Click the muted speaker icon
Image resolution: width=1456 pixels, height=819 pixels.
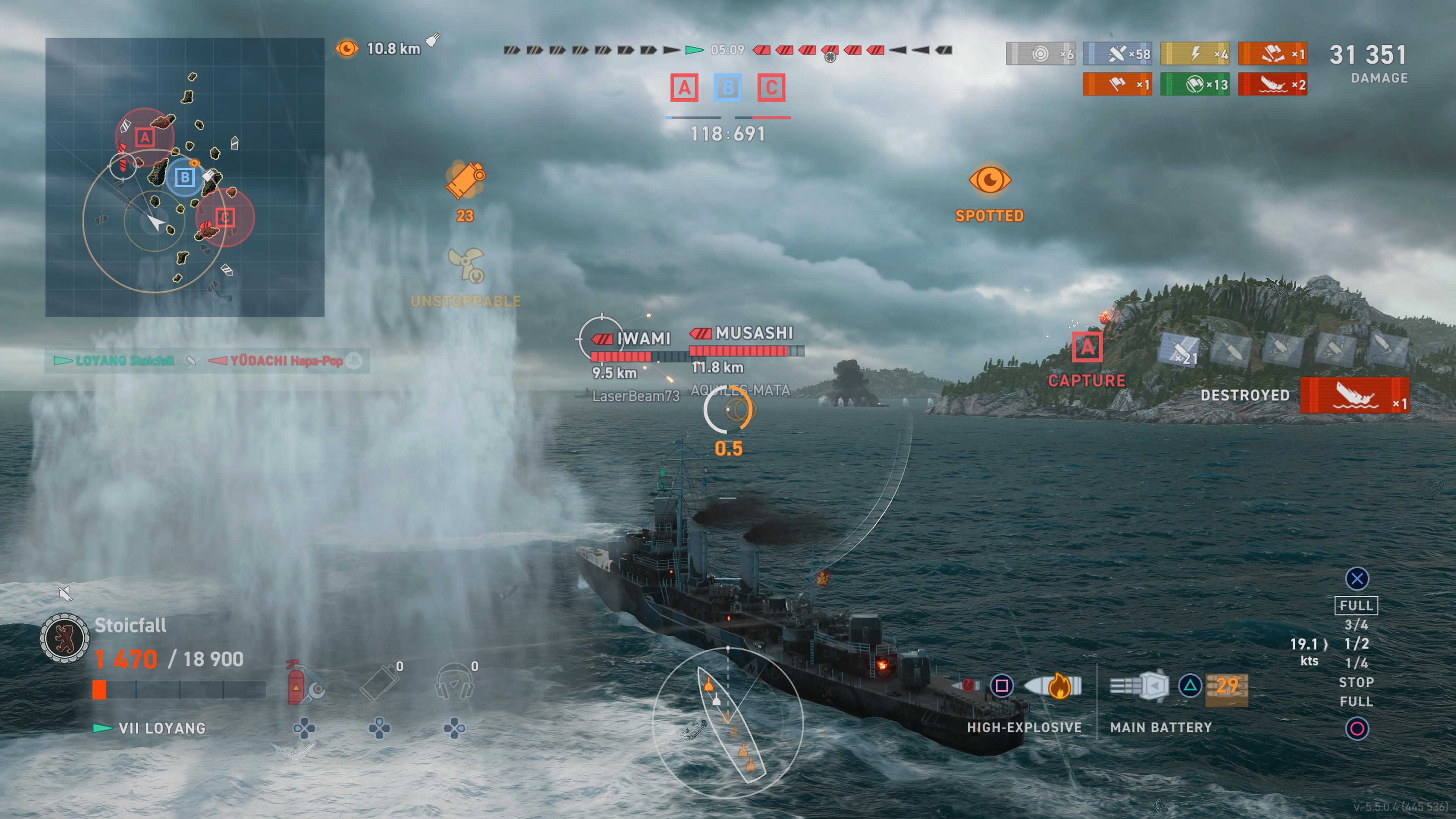click(66, 594)
